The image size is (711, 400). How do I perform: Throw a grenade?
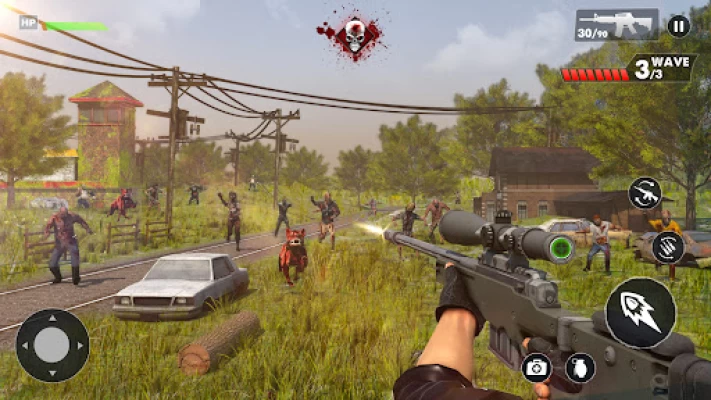point(580,367)
